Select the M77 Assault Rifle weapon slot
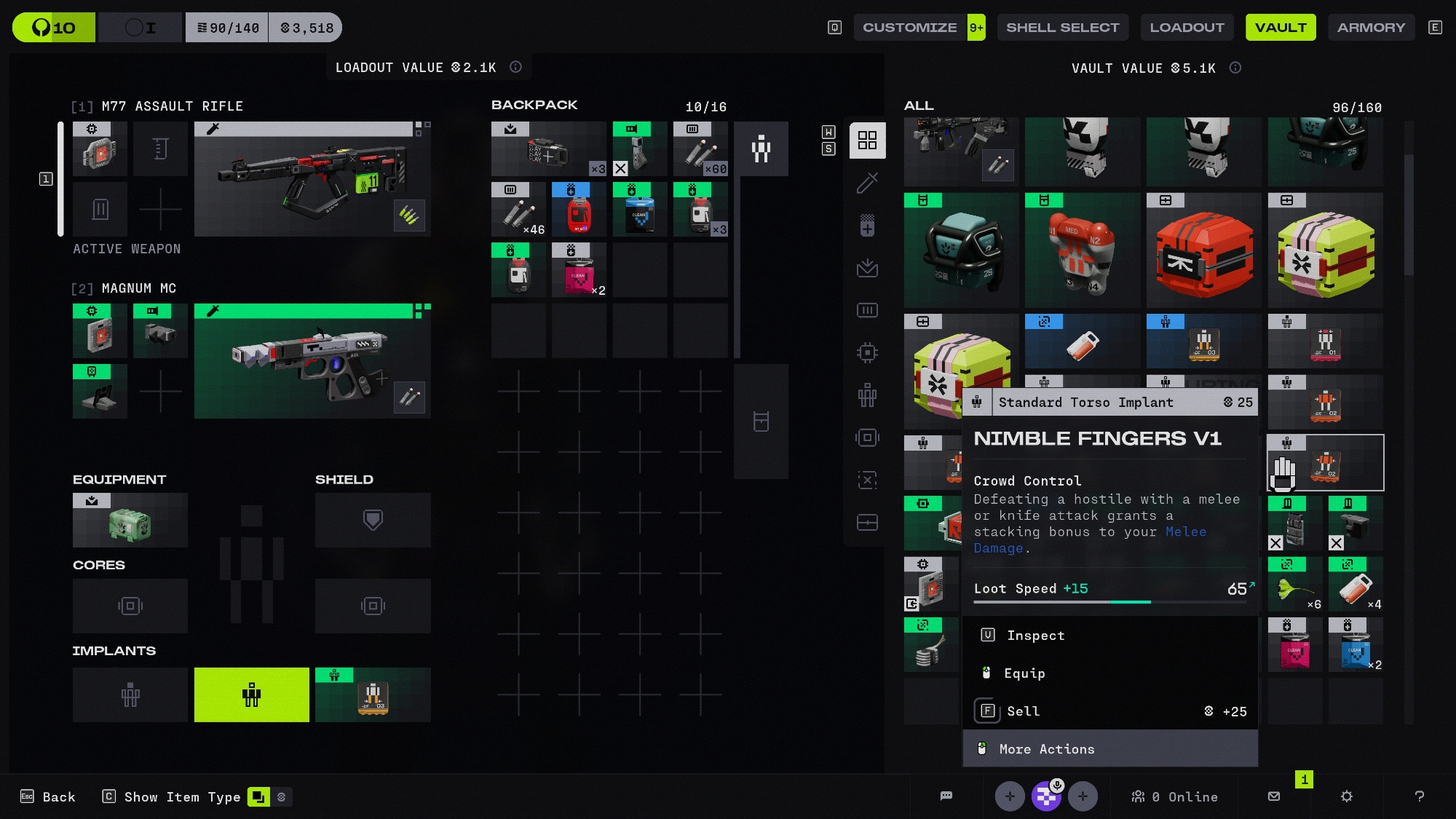This screenshot has height=819, width=1456. 312,179
